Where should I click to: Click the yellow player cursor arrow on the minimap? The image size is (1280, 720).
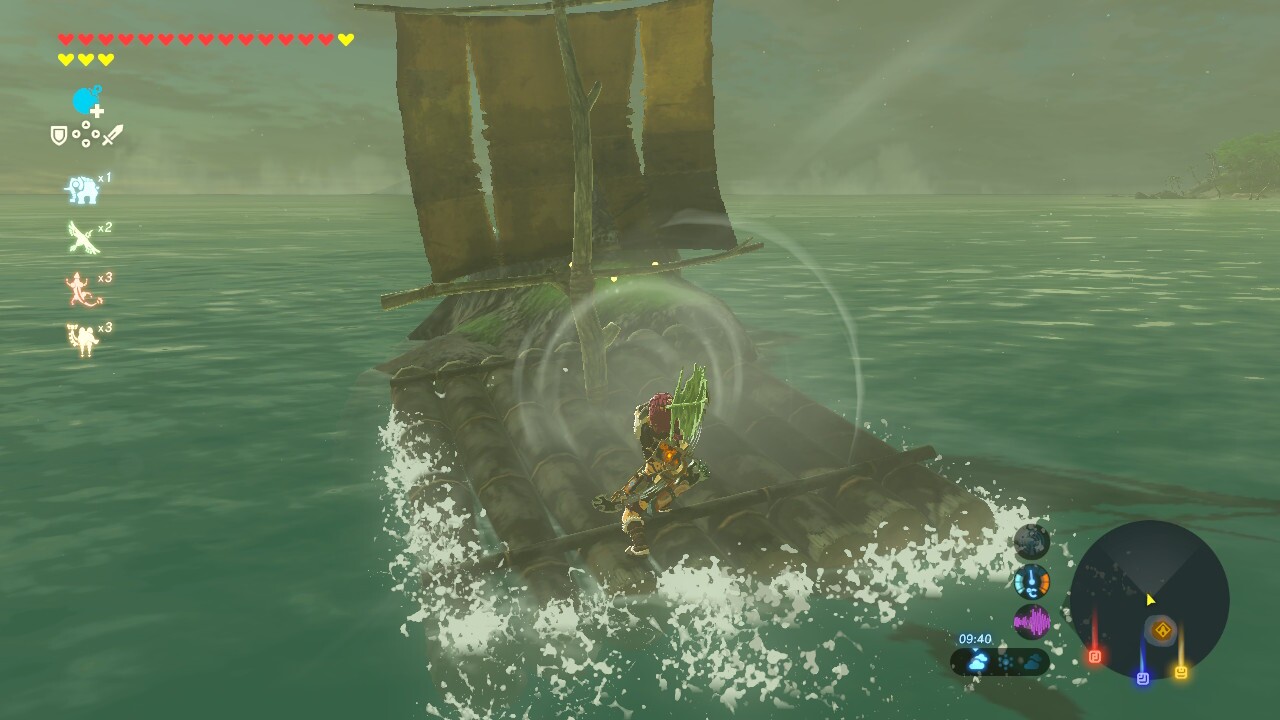point(1149,598)
